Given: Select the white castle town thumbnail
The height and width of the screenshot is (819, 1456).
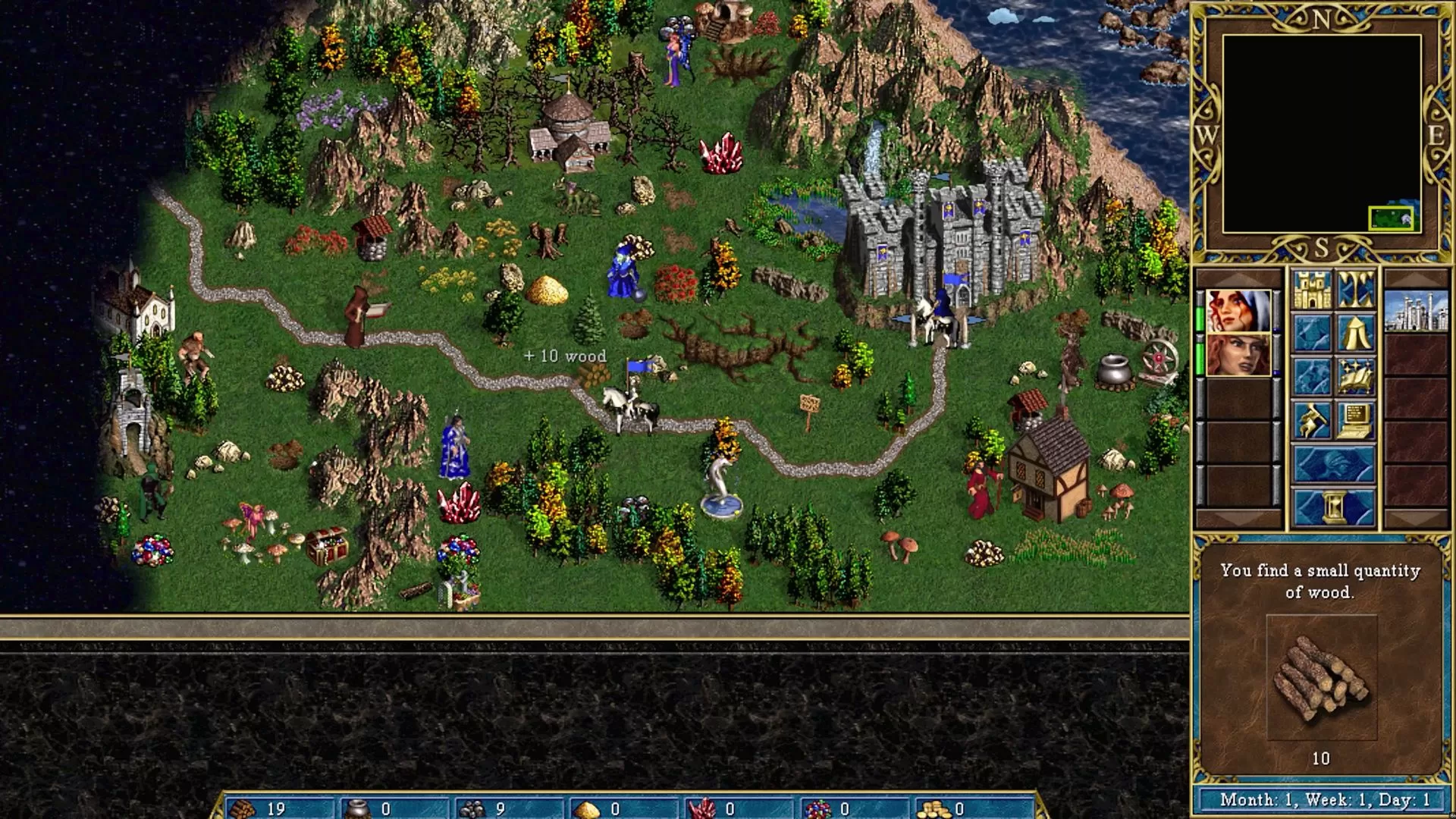Looking at the screenshot, I should [x=1416, y=311].
